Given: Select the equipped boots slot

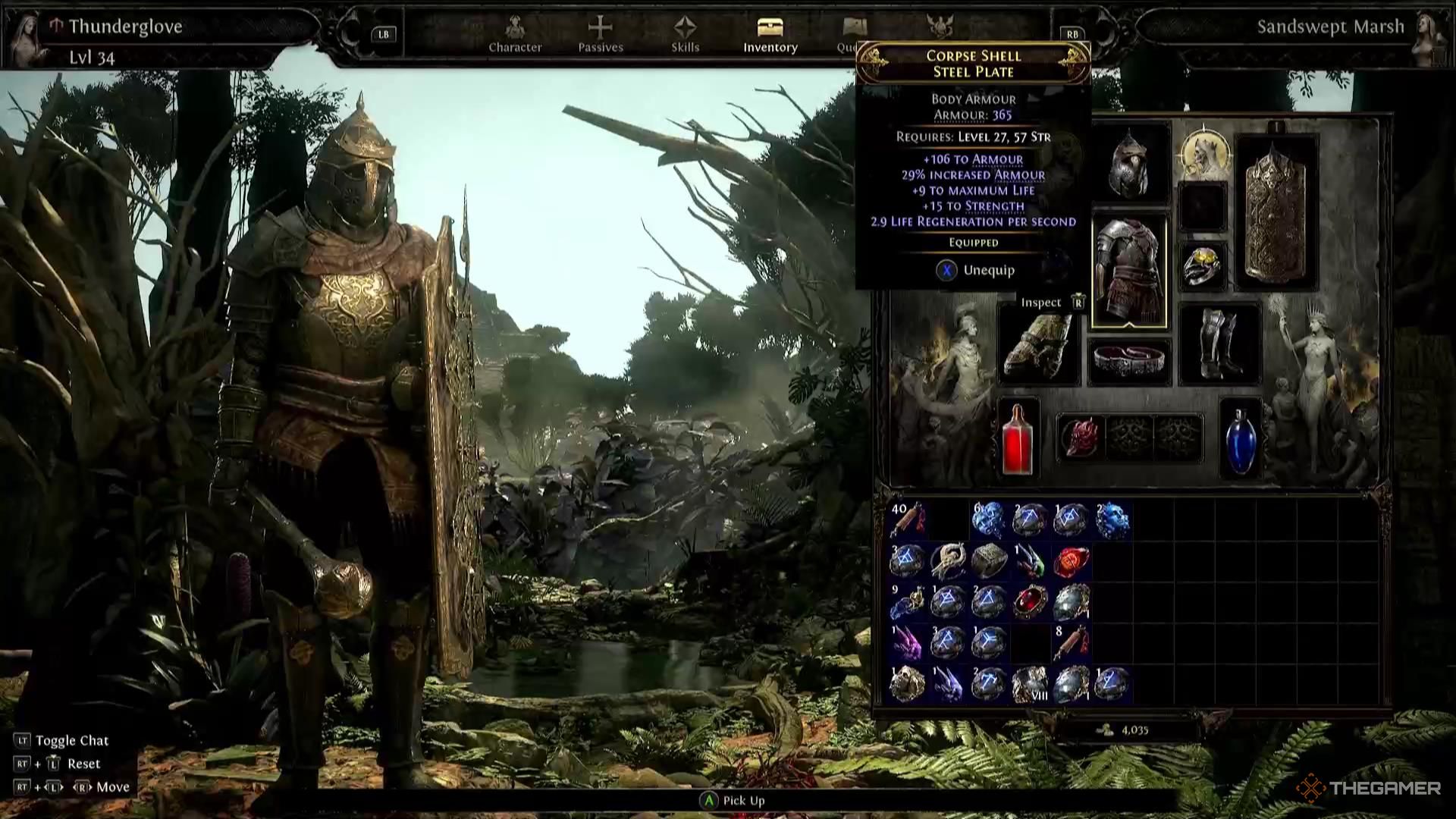Looking at the screenshot, I should [1220, 344].
